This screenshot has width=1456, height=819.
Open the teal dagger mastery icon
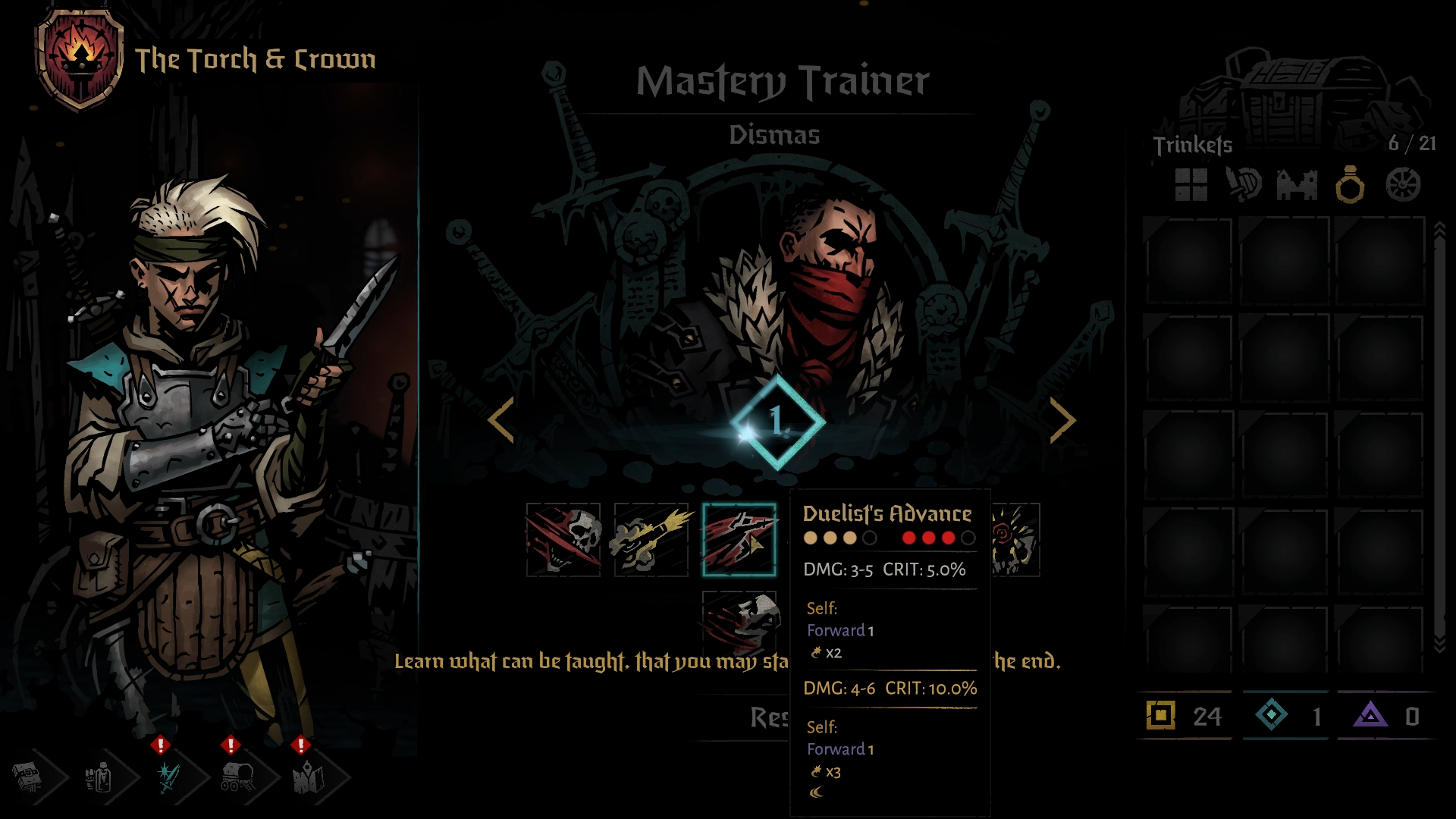tap(168, 777)
